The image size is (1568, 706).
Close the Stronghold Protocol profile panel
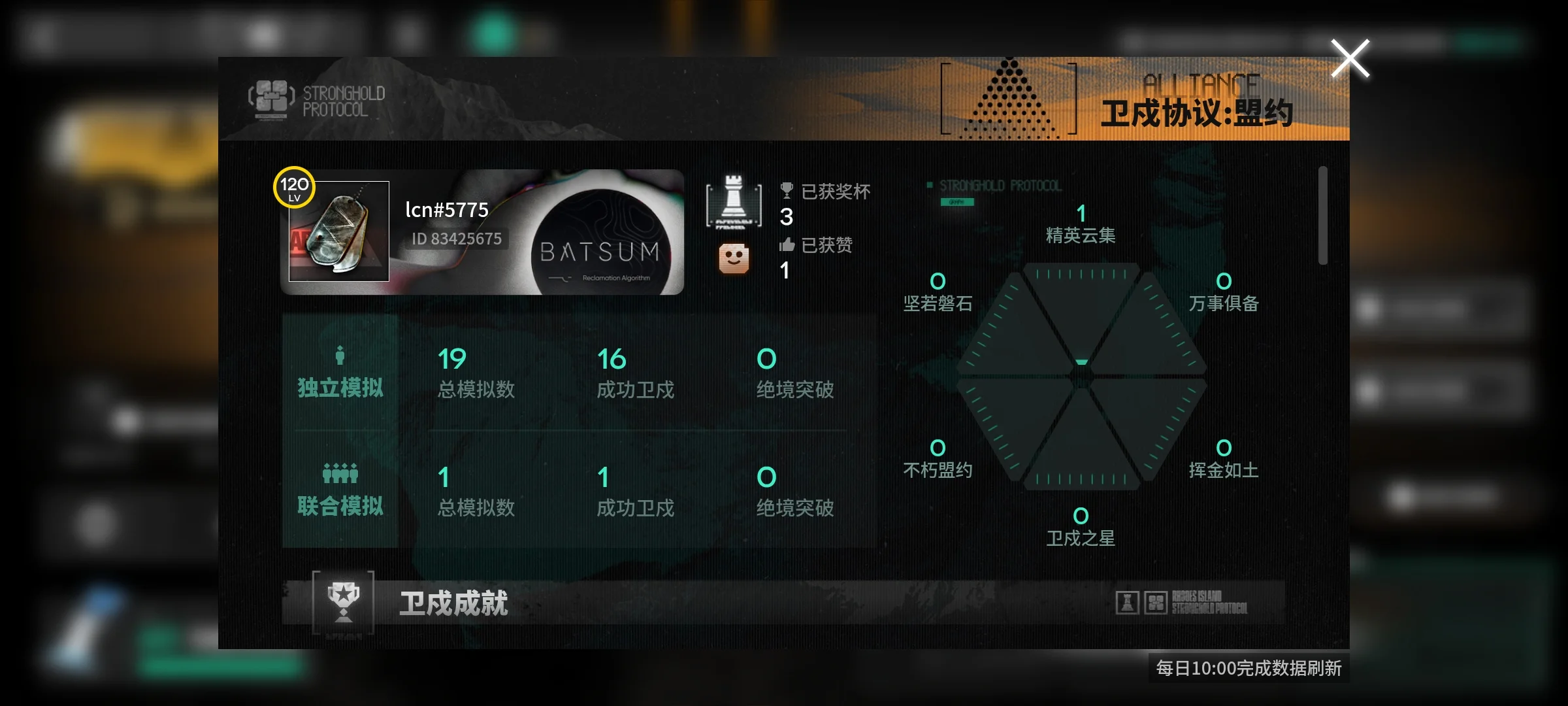click(1350, 59)
